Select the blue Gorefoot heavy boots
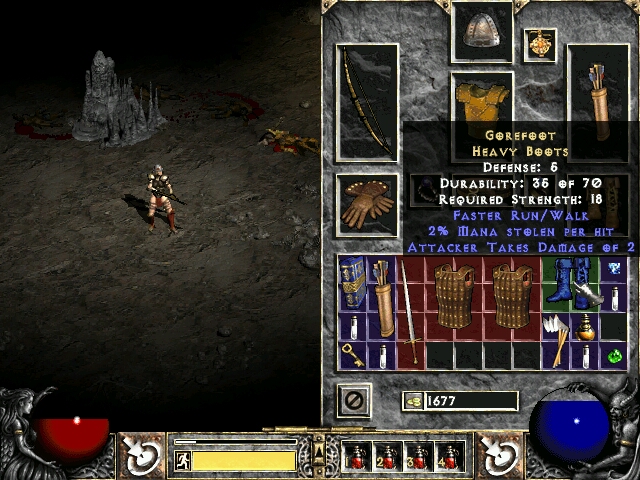Screen dimensions: 640x480 (570, 283)
